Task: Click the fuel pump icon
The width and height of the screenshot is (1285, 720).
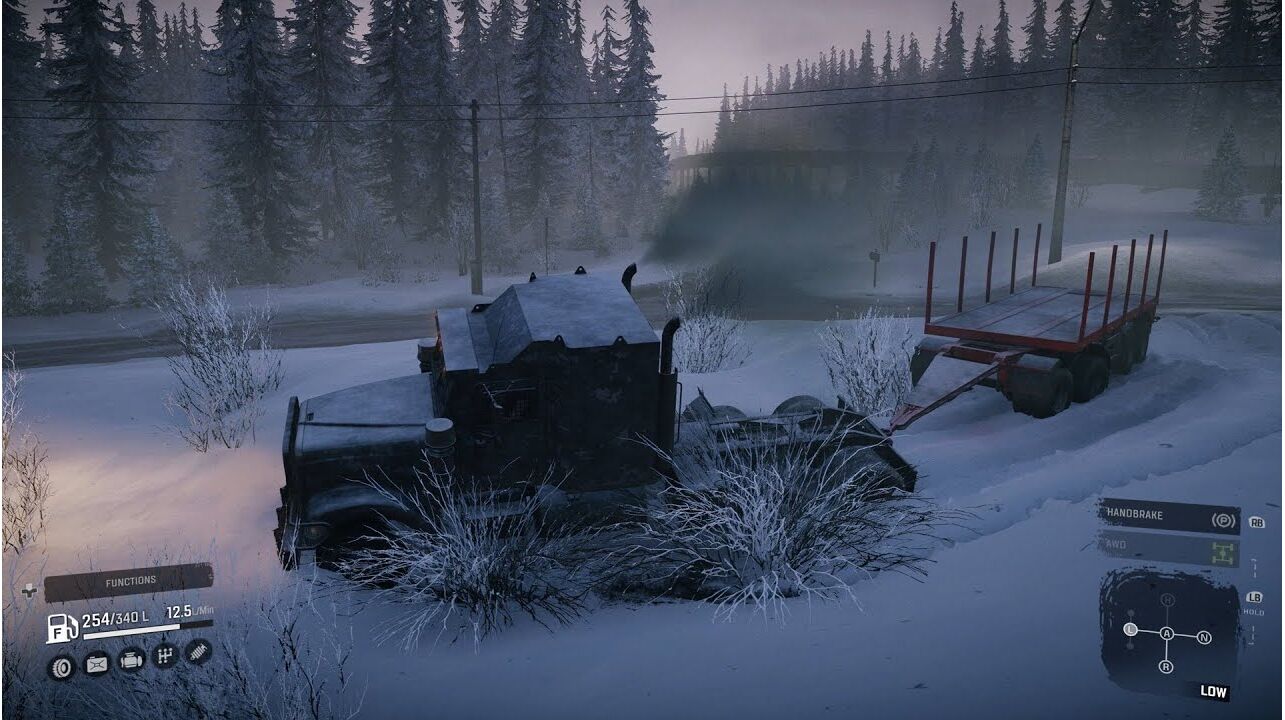Action: [x=61, y=628]
